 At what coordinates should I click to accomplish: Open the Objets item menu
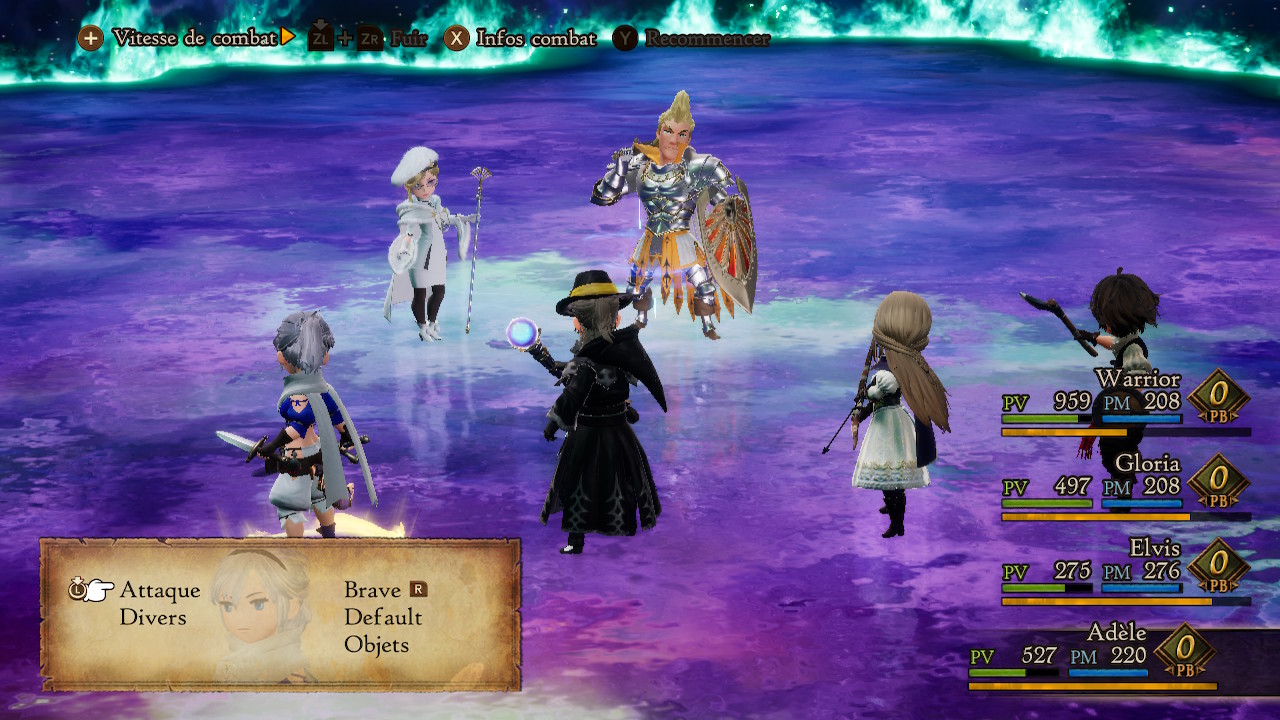click(x=377, y=644)
